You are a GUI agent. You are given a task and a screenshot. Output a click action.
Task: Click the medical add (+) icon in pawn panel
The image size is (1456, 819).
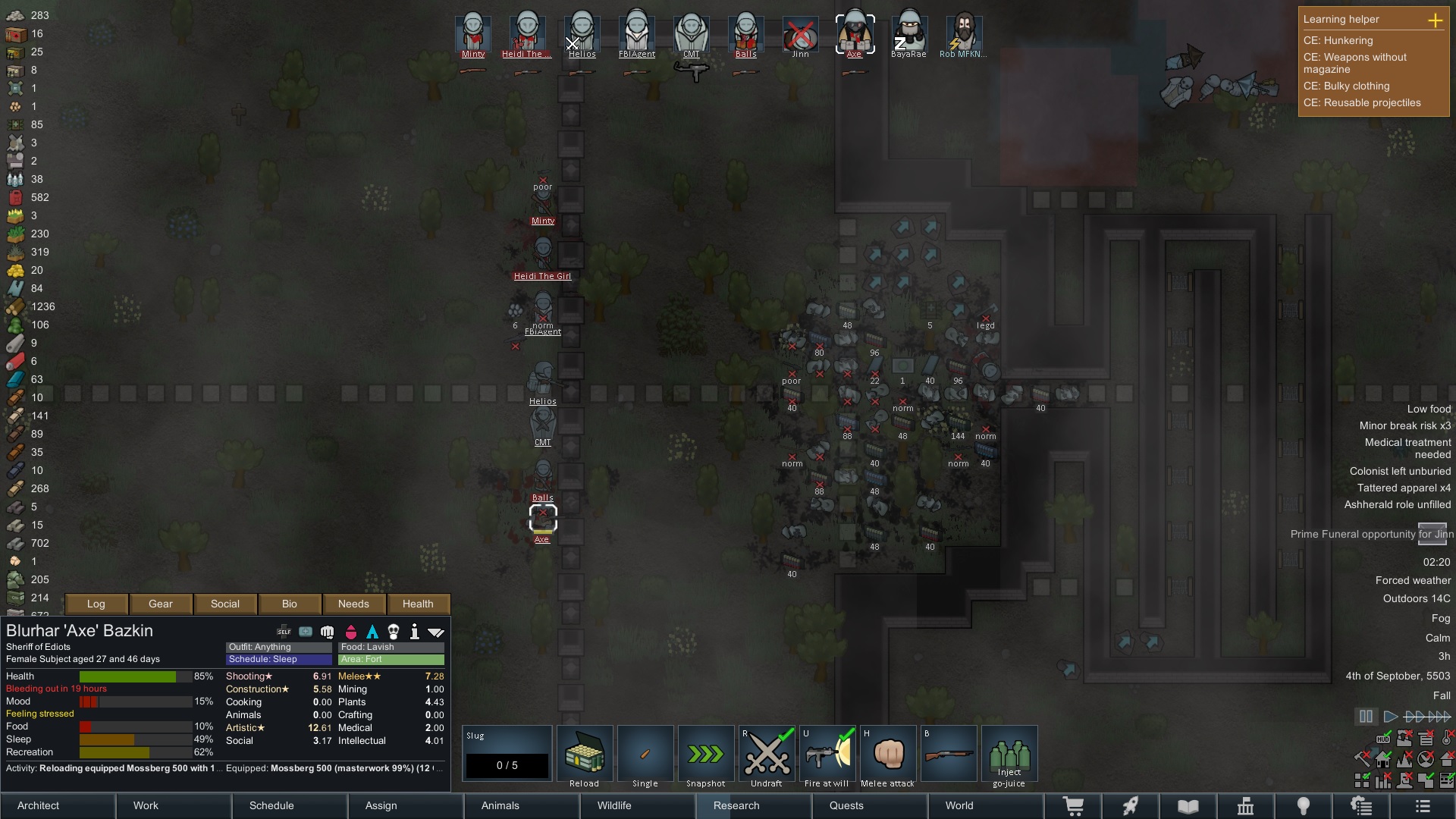pyautogui.click(x=306, y=631)
